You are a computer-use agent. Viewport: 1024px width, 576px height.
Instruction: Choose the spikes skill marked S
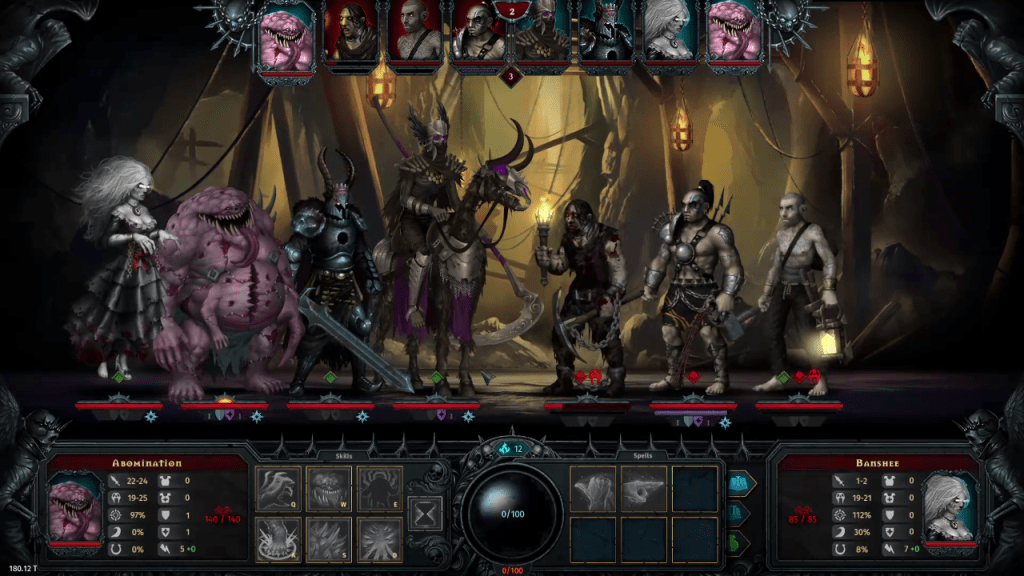tap(330, 539)
